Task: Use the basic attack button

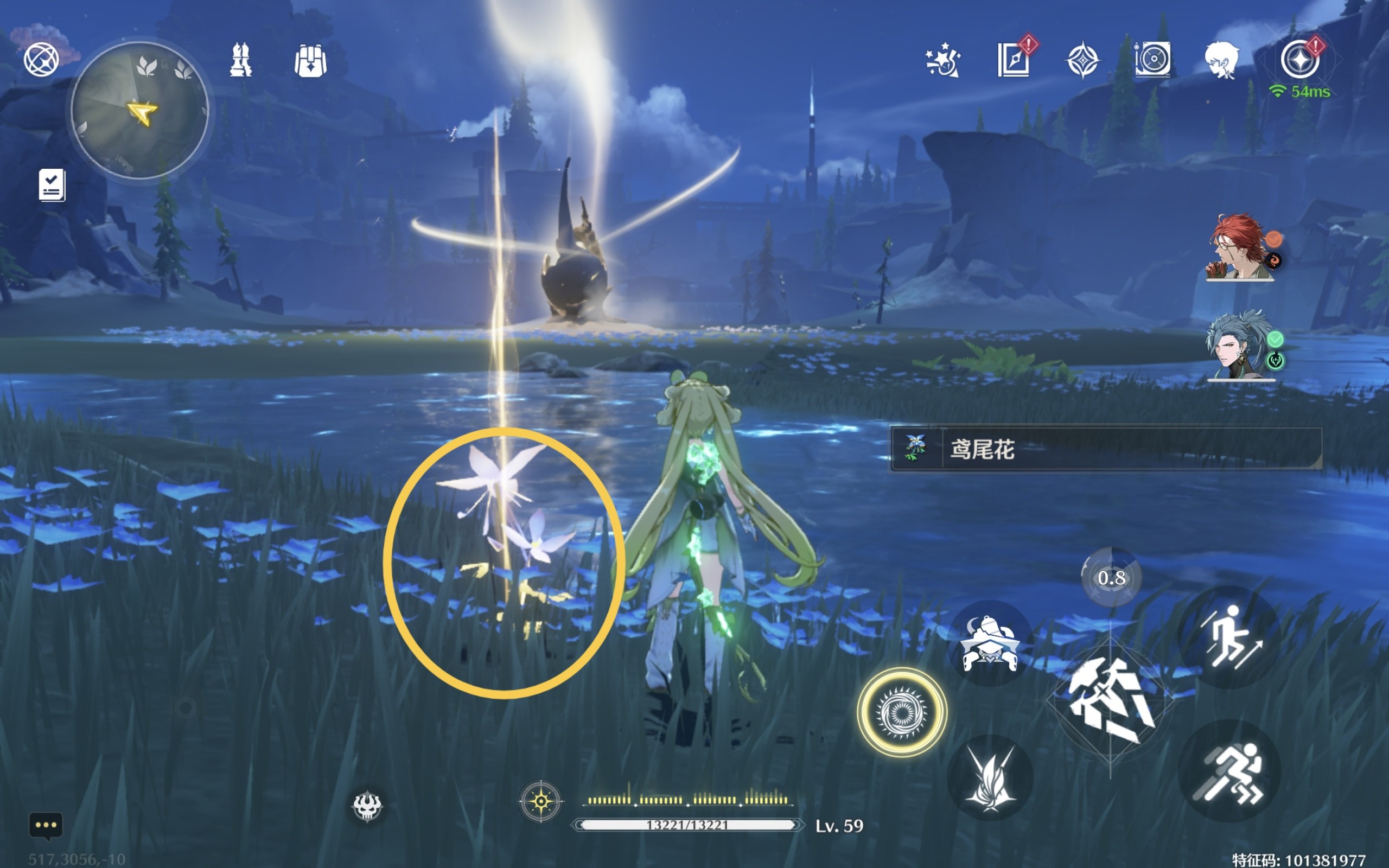Action: point(1110,701)
